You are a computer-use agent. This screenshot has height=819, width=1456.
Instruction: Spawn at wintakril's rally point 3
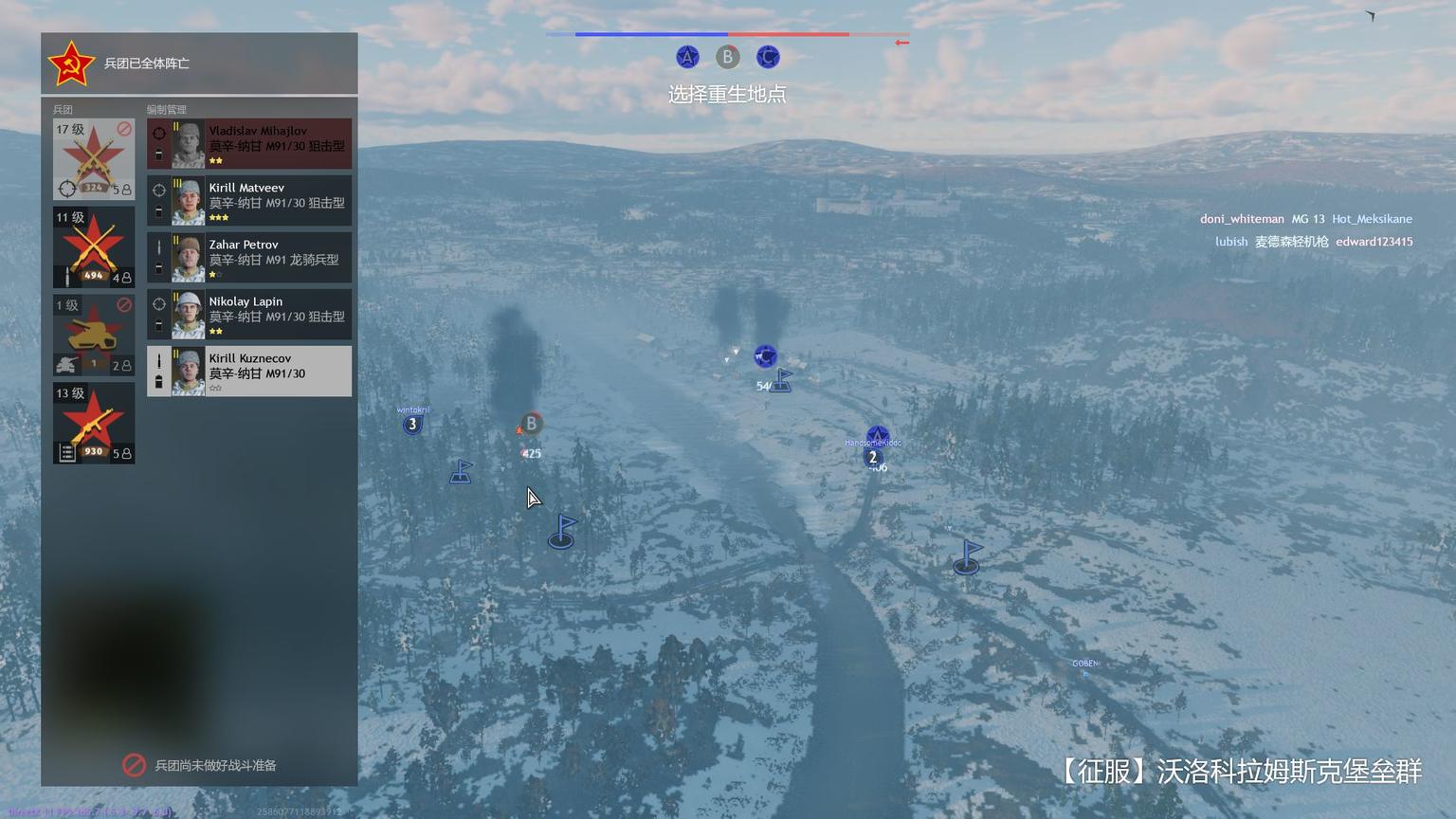click(x=412, y=425)
